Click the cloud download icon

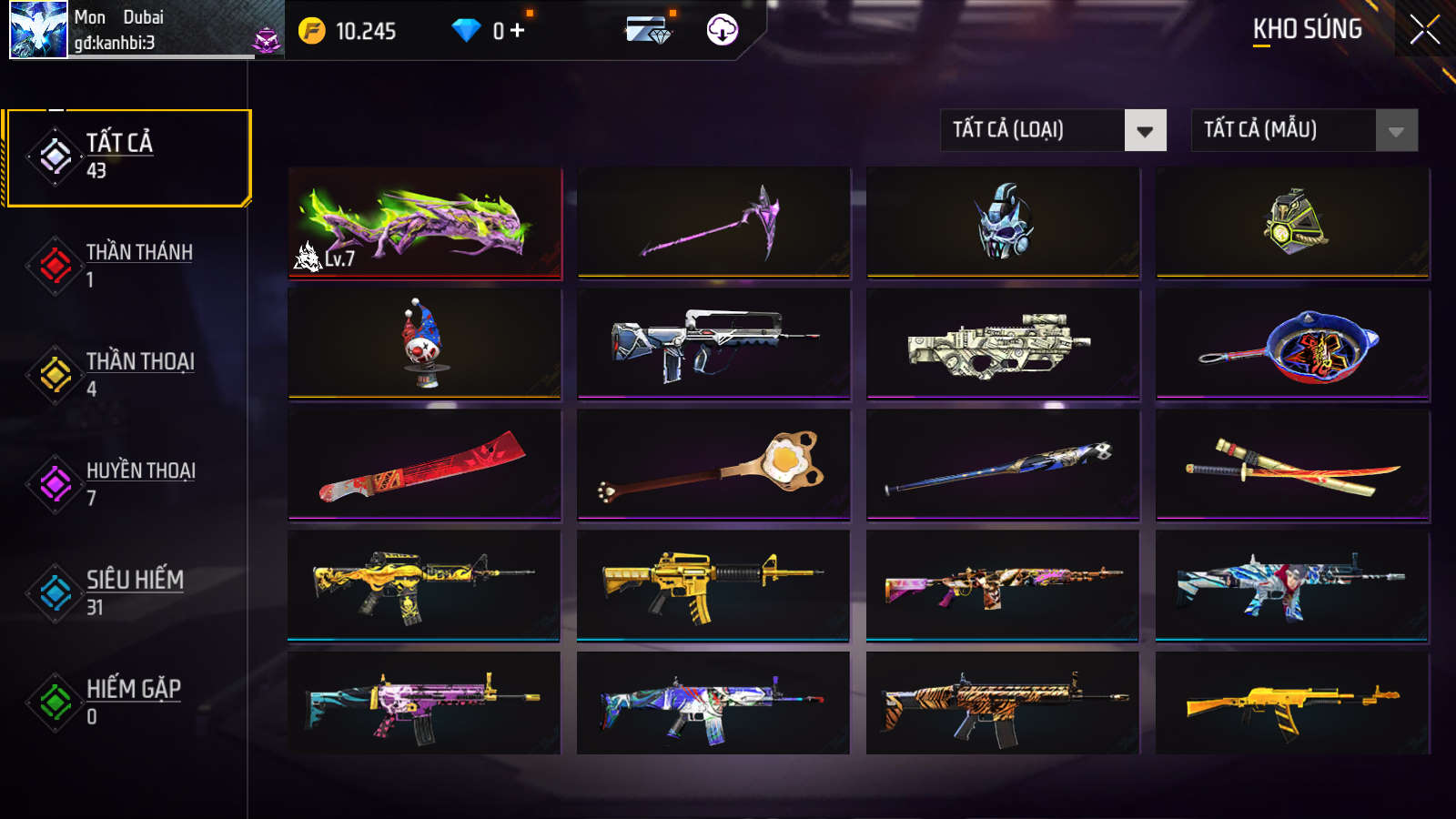[720, 30]
